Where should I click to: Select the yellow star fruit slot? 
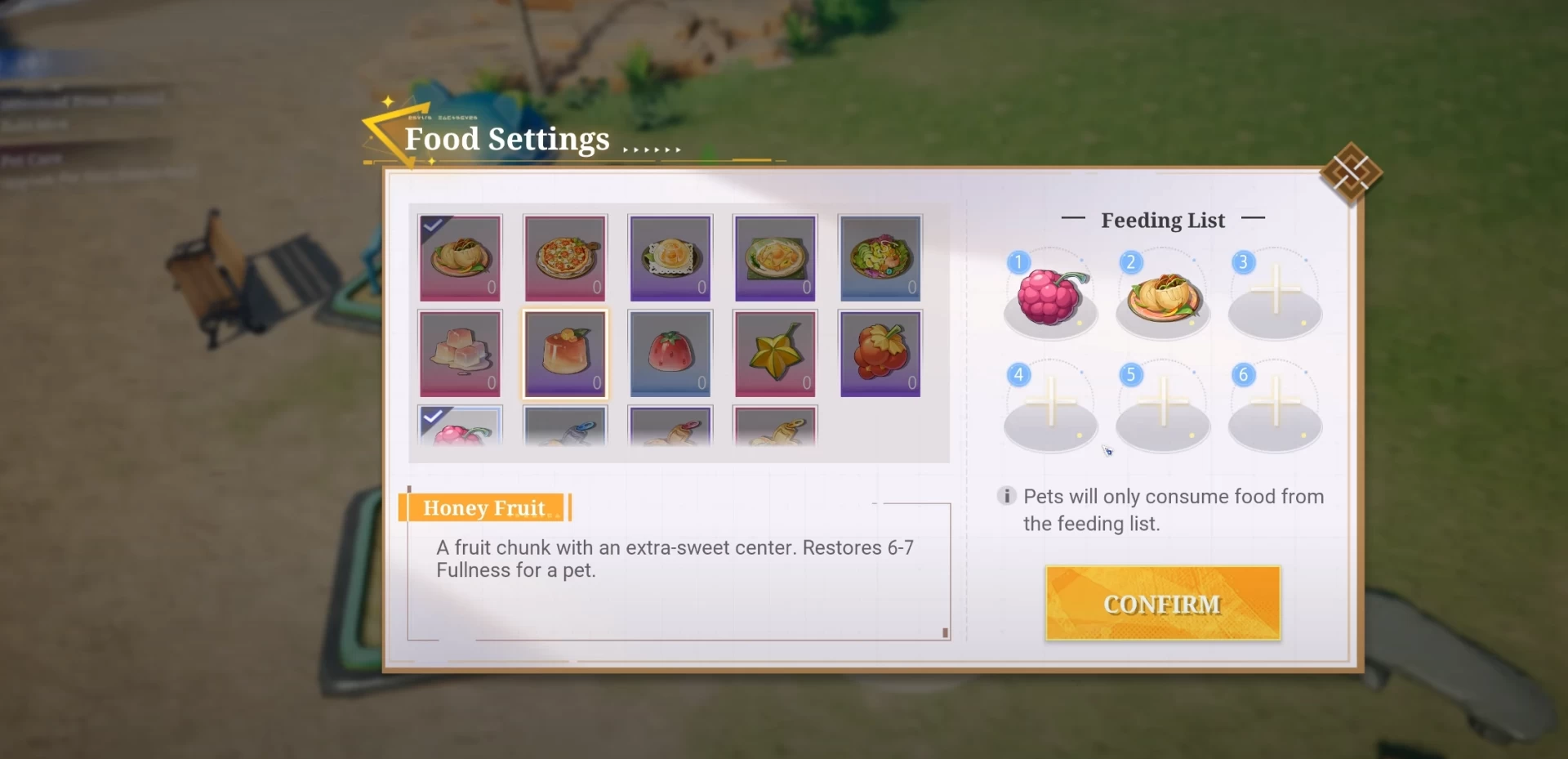[775, 354]
